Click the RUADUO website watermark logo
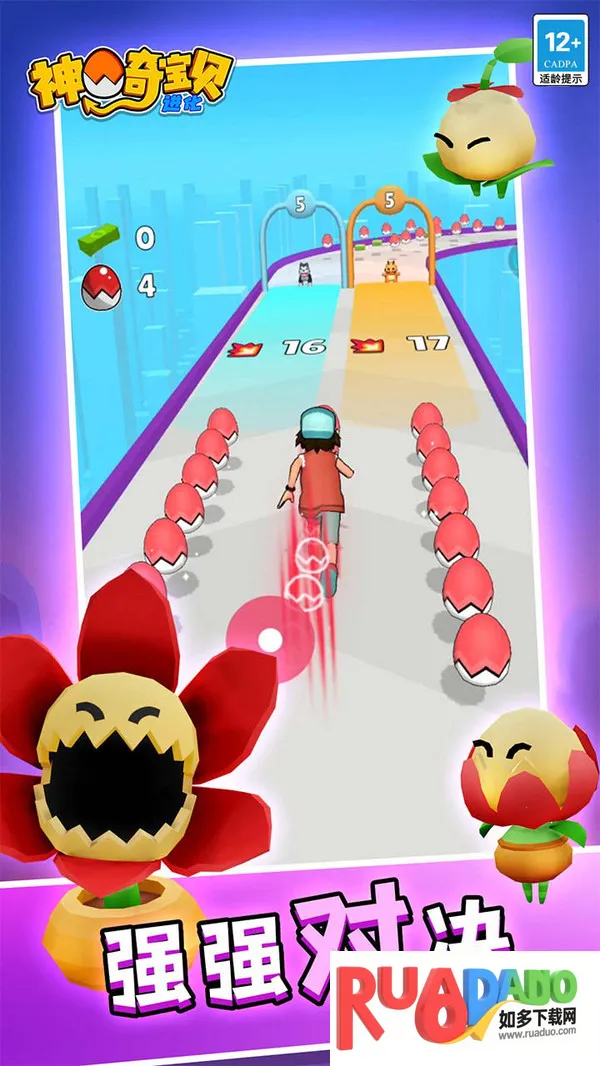The image size is (600, 1066). (x=462, y=1003)
